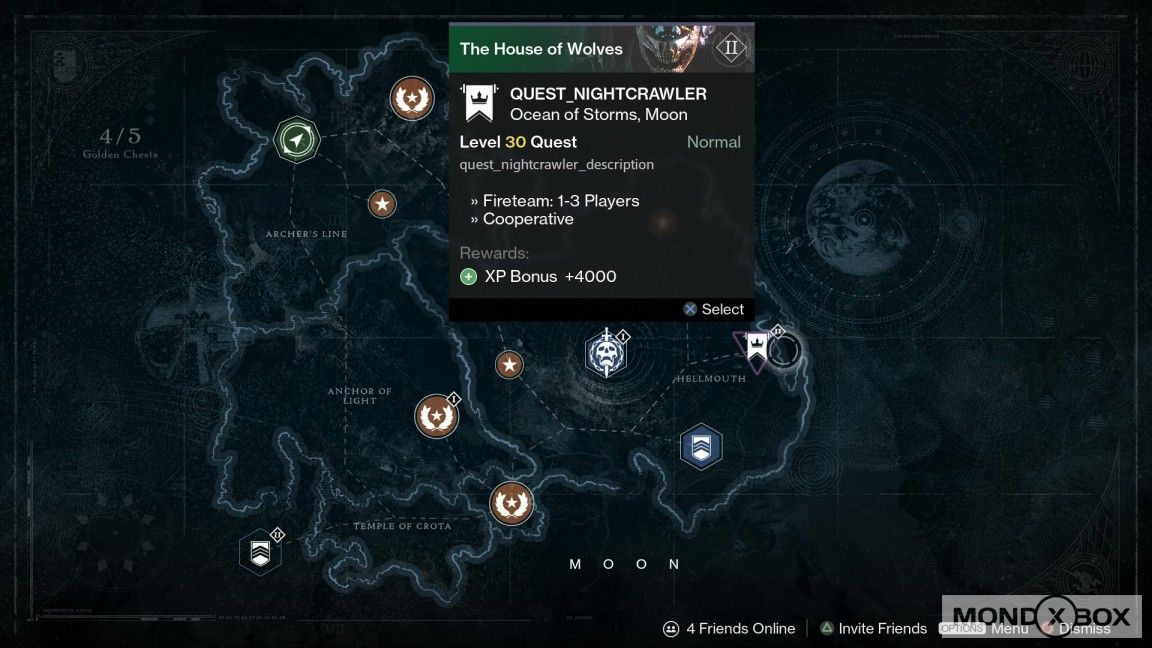1152x648 pixels.
Task: Open the strike skull marker
Action: click(605, 354)
